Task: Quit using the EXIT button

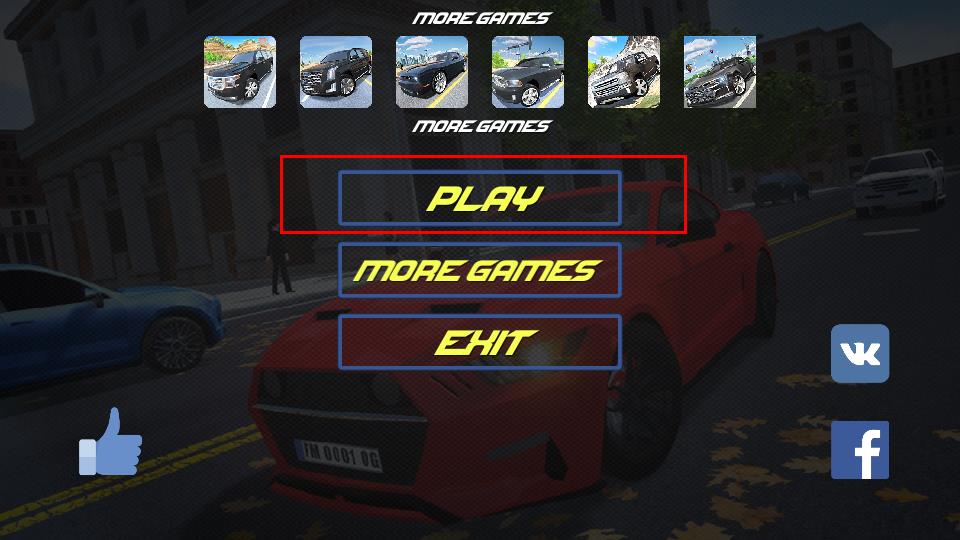Action: pos(480,342)
